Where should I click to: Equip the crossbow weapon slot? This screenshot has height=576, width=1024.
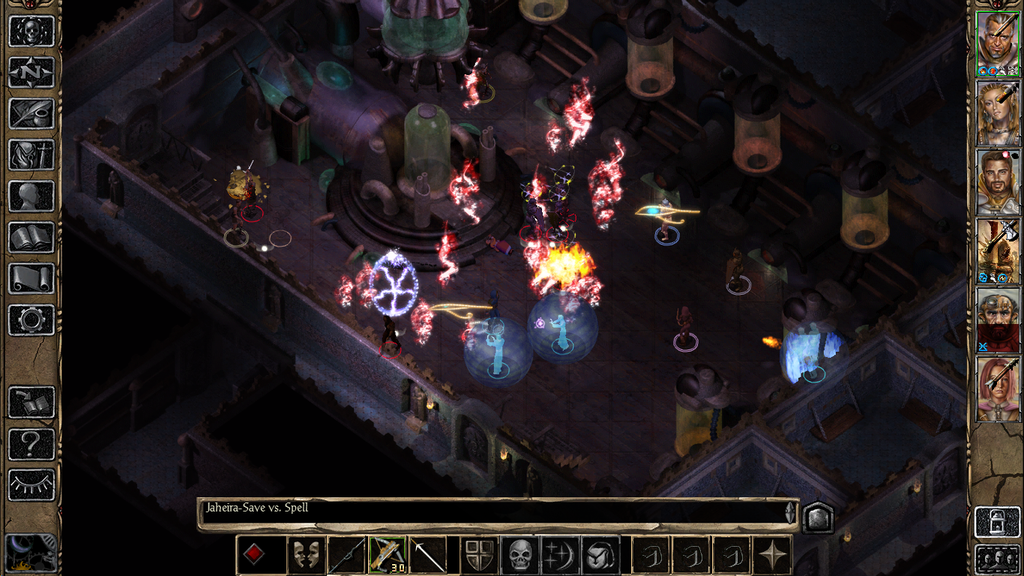pos(387,555)
